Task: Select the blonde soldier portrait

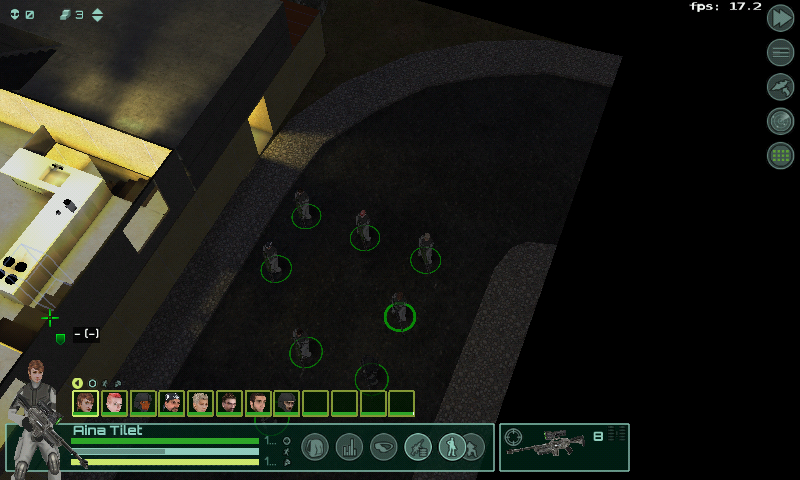Action: coord(200,403)
